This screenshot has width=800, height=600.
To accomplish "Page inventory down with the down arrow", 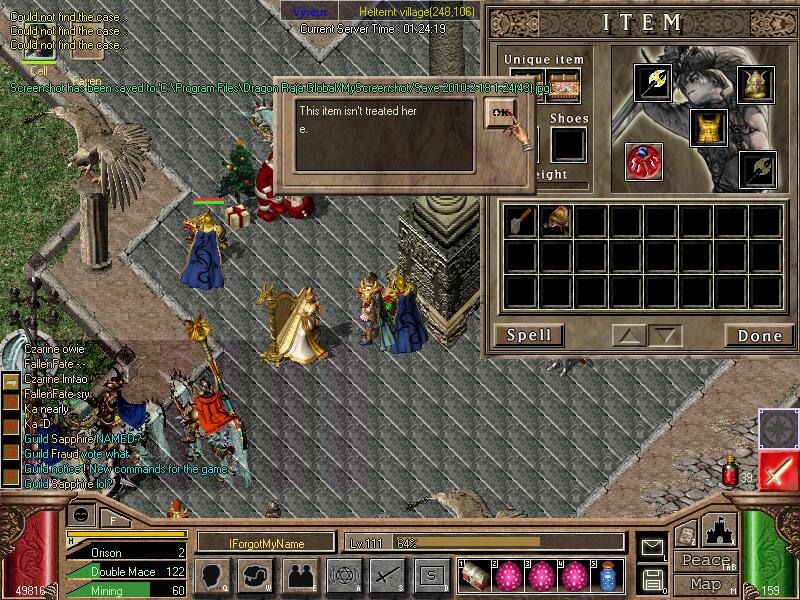I will coord(664,335).
